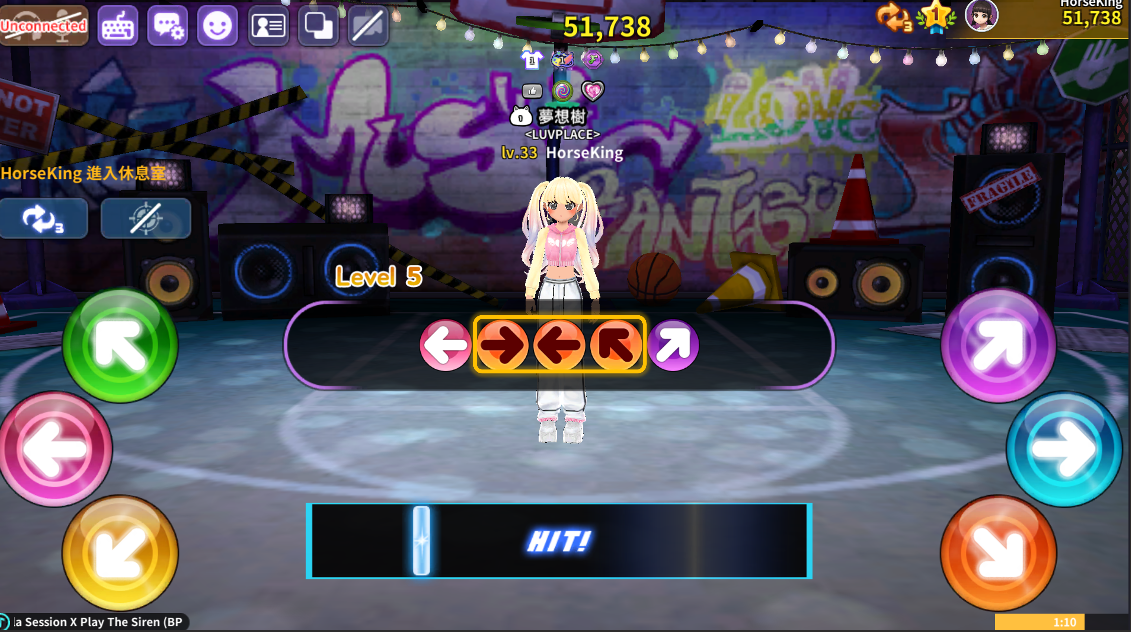Tap the yellow down-left arrow button
Image resolution: width=1131 pixels, height=632 pixels.
click(120, 551)
